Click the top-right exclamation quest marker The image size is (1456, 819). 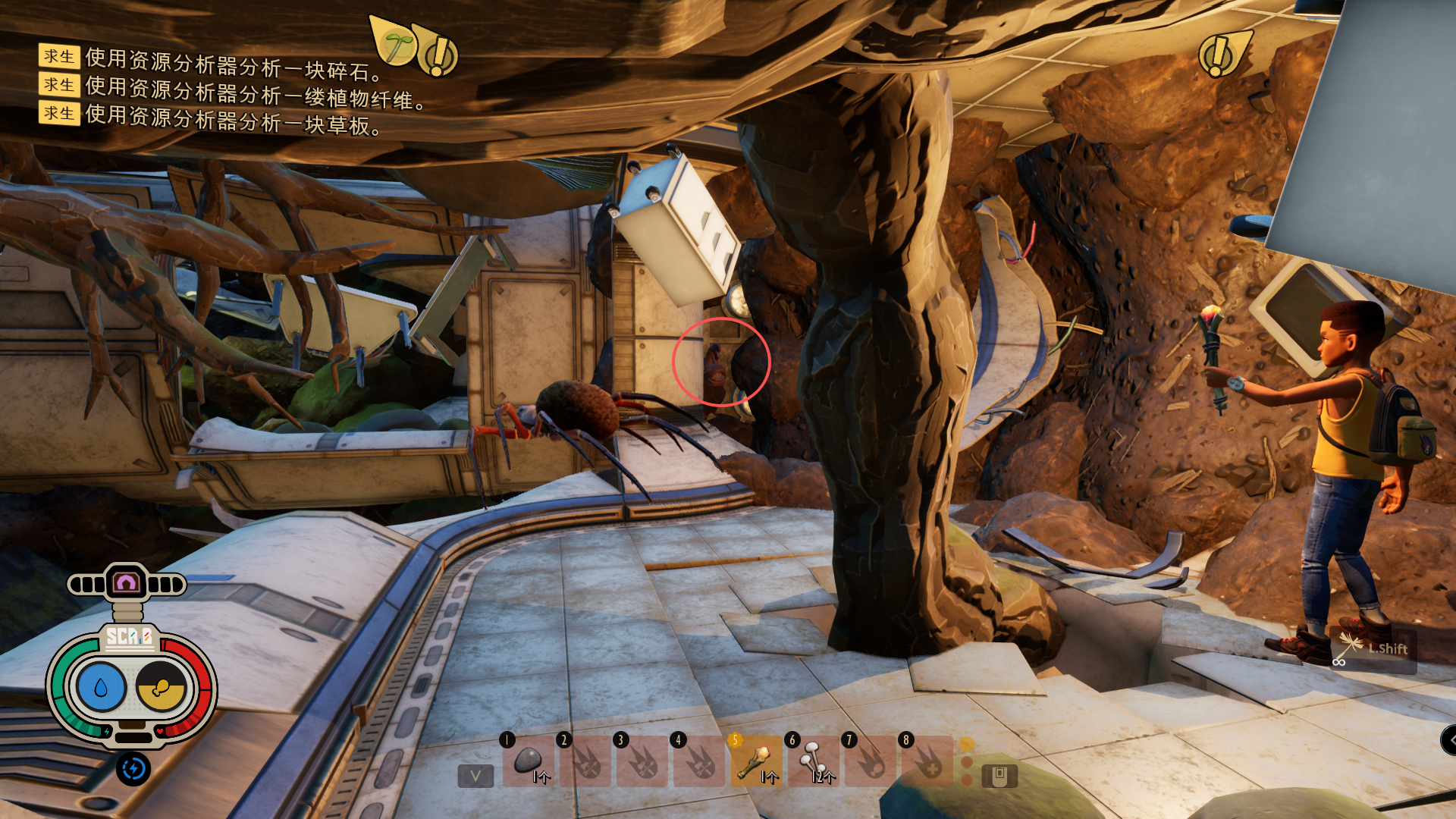(x=1219, y=55)
